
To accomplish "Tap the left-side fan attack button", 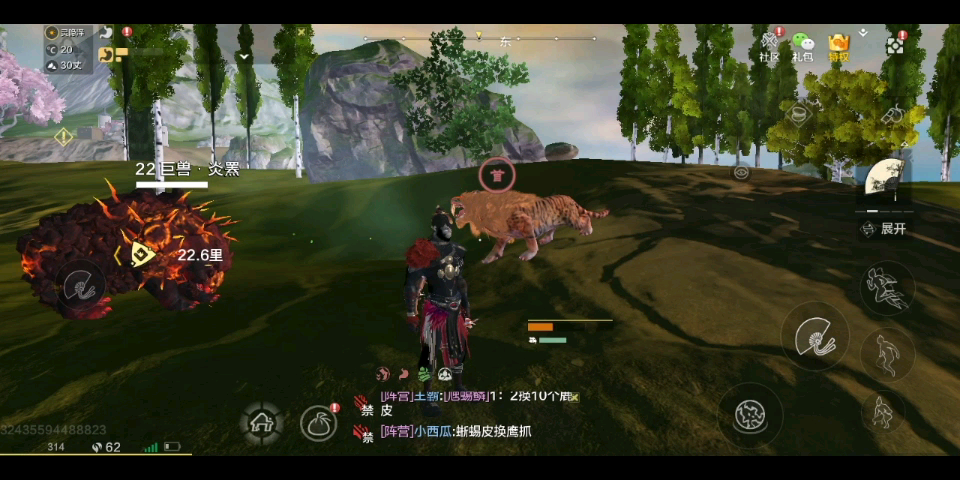I will [79, 289].
